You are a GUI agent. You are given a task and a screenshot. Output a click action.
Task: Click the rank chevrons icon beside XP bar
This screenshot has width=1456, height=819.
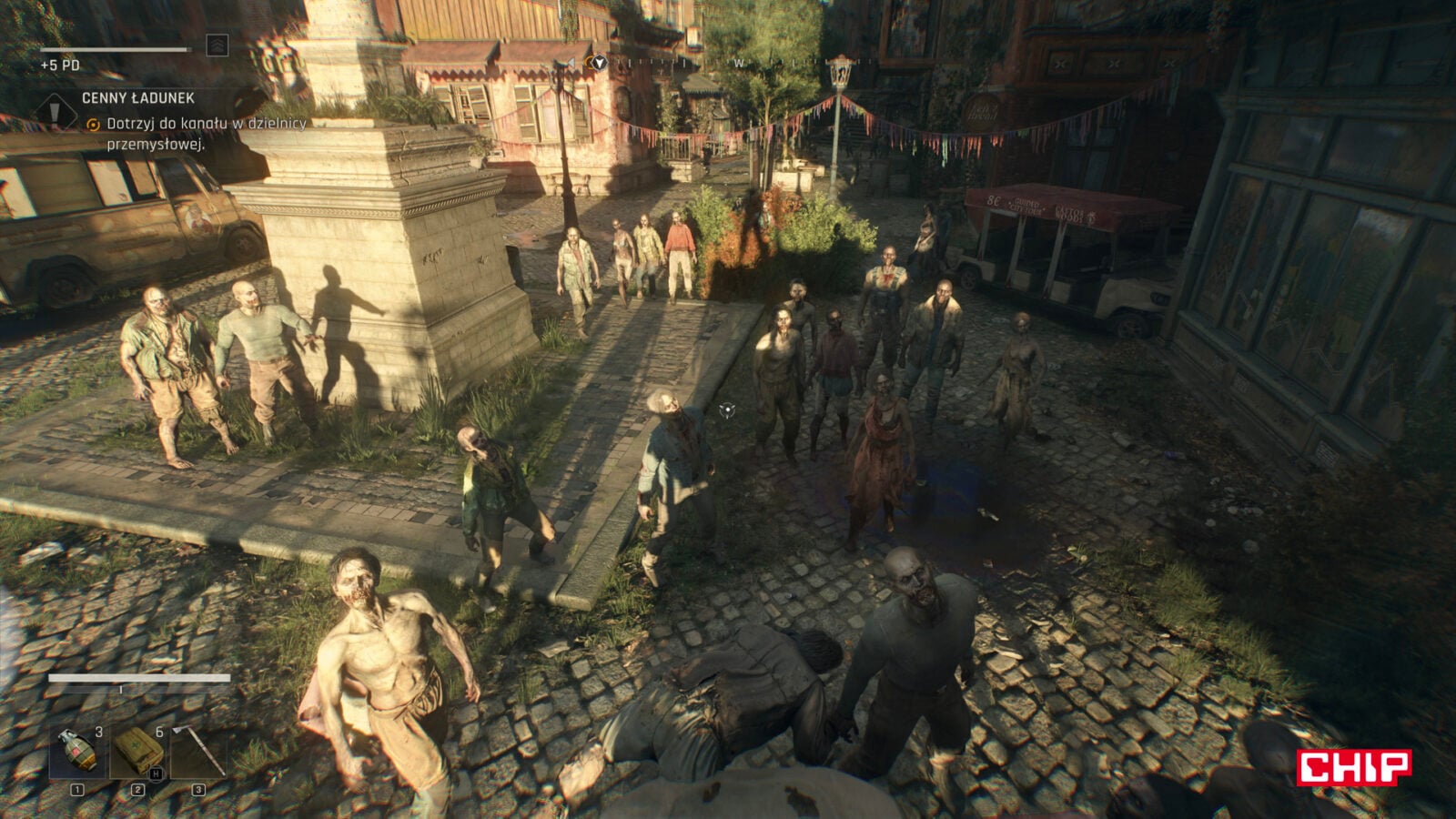pos(217,45)
